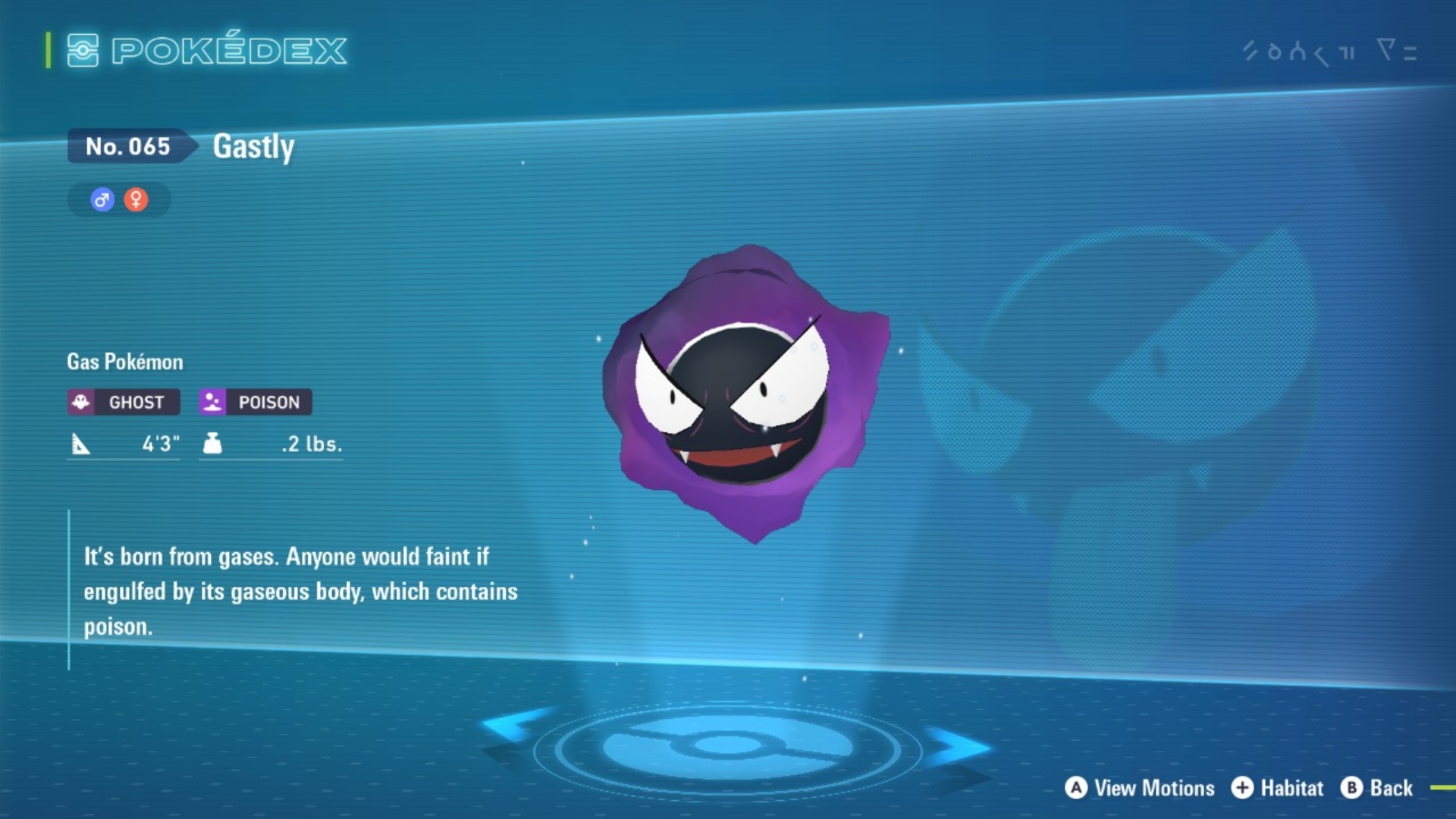Toggle the A button prompt for View Motions
Image resolution: width=1456 pixels, height=819 pixels.
tap(1076, 788)
